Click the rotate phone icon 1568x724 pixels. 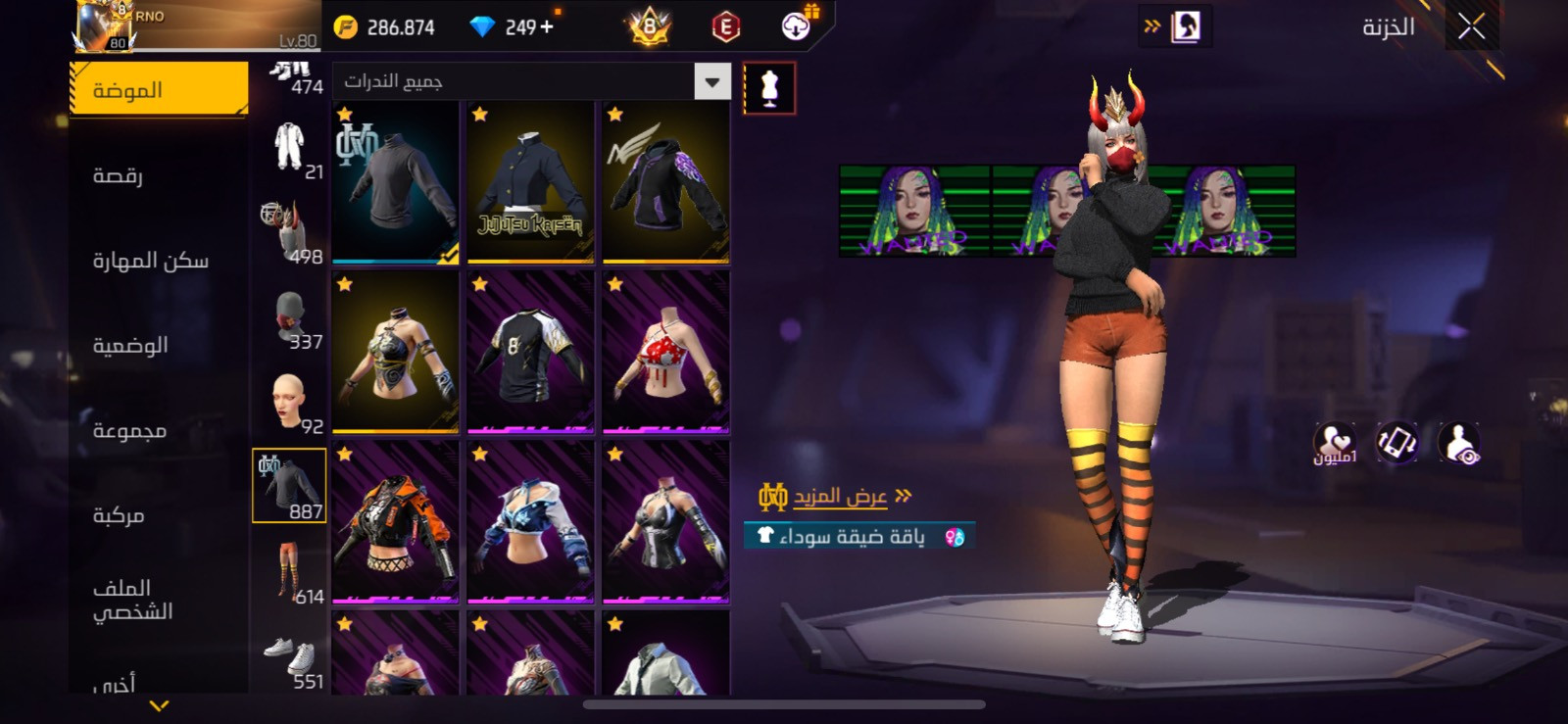tap(1396, 442)
